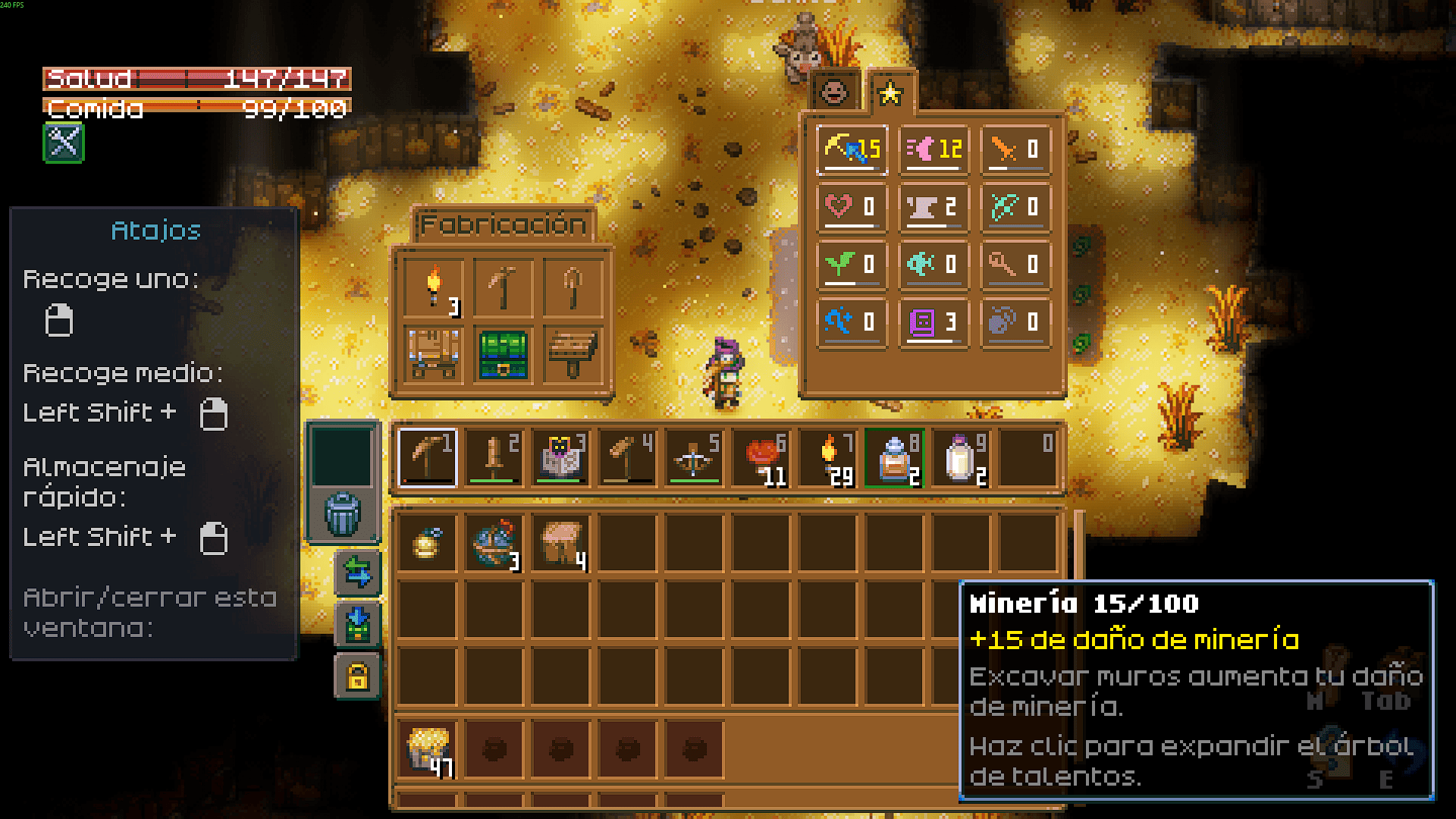Sort inventory with the swap arrows button
This screenshot has width=1456, height=819.
pyautogui.click(x=357, y=572)
